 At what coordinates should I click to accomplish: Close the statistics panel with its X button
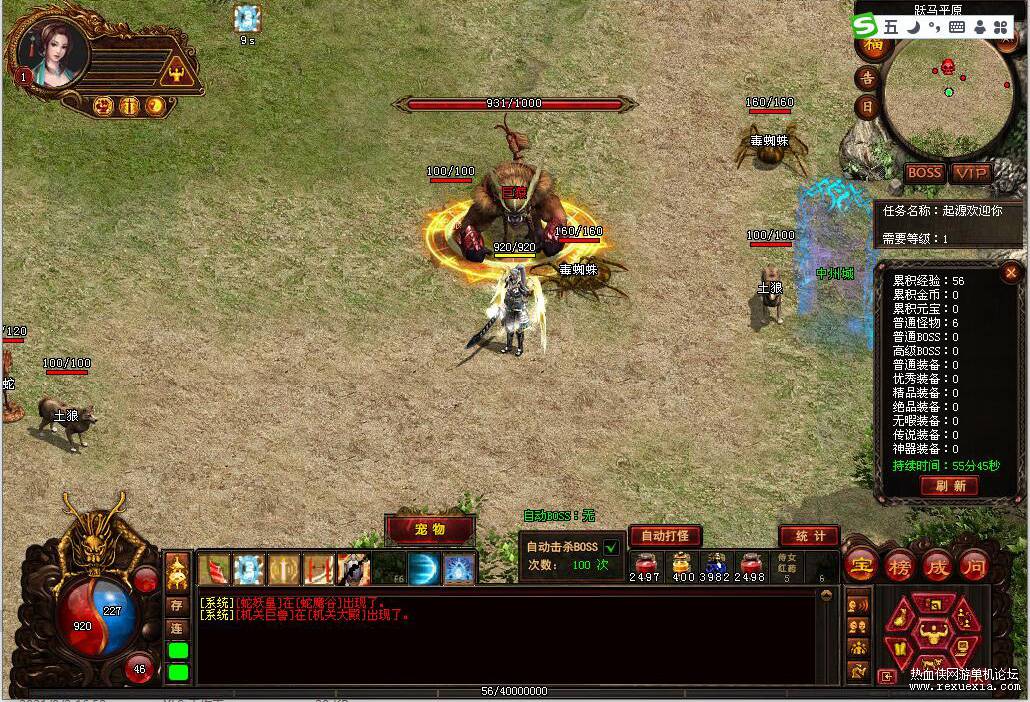click(x=1009, y=272)
